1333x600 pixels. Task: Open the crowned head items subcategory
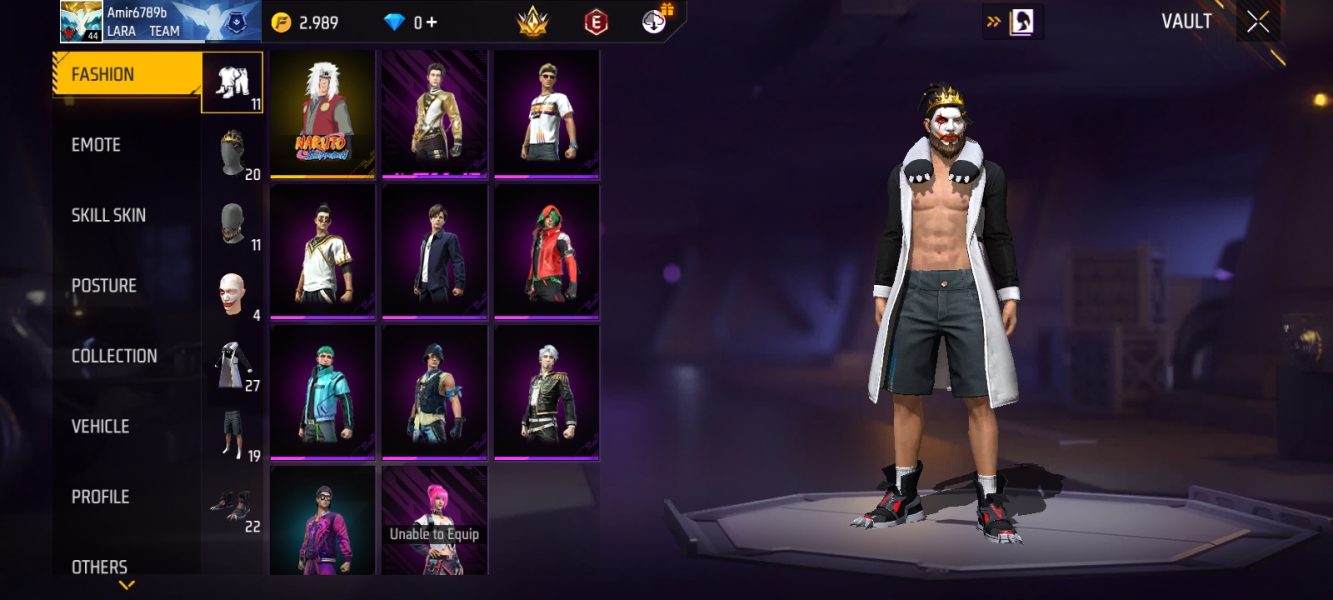[233, 154]
